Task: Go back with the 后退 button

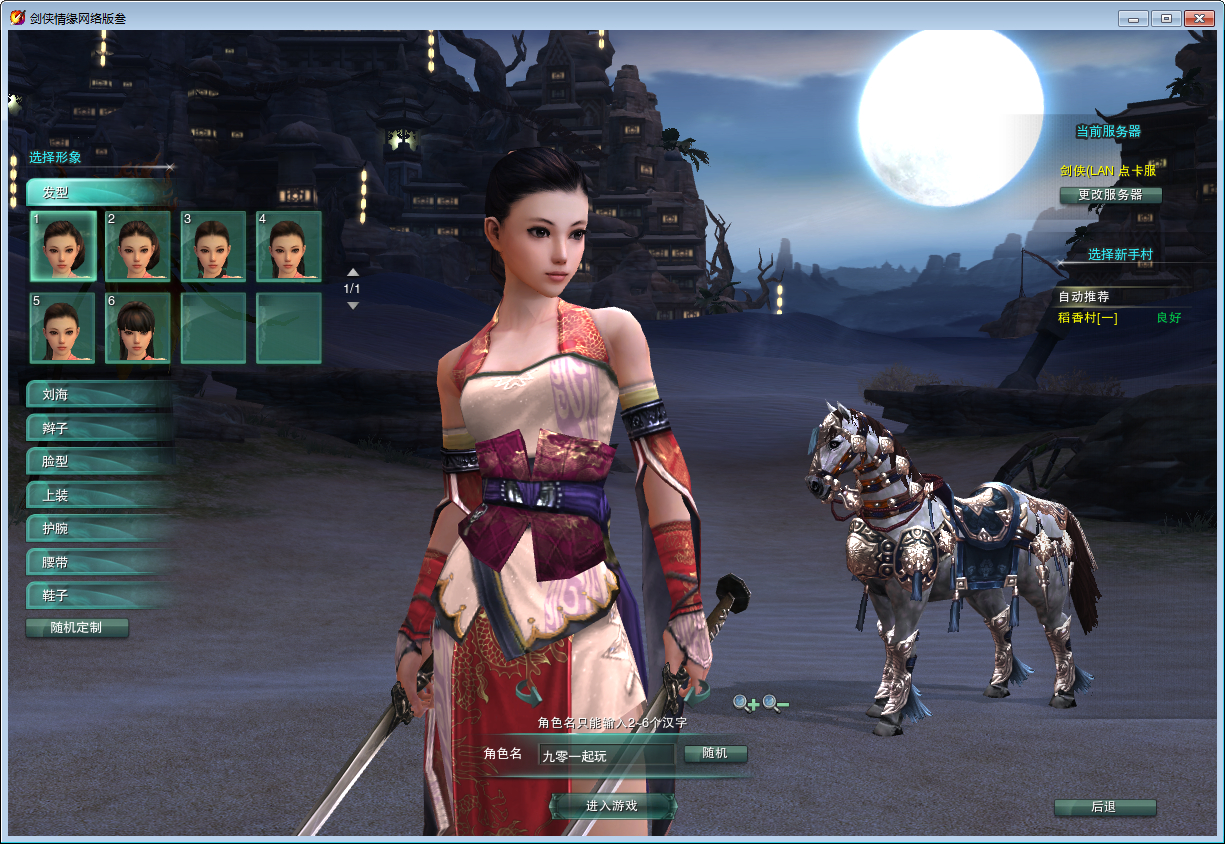Action: pos(1104,807)
